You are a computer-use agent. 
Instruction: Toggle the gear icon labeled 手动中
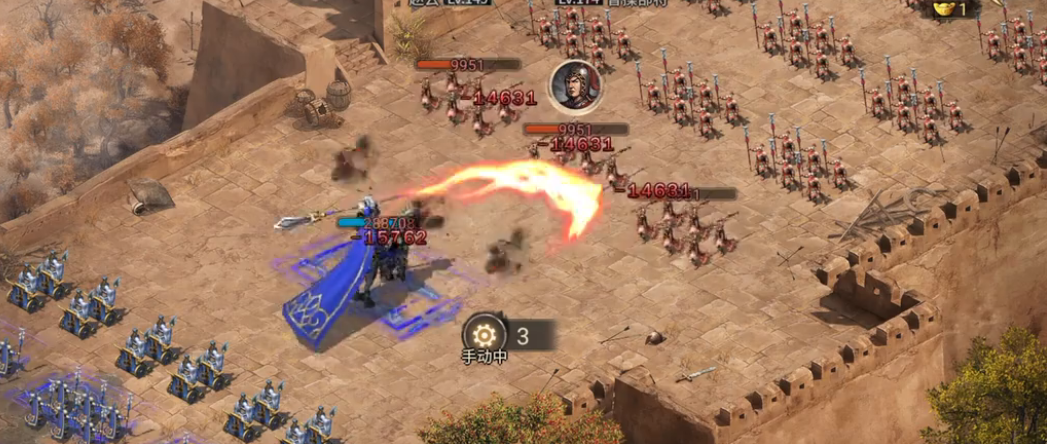[485, 334]
